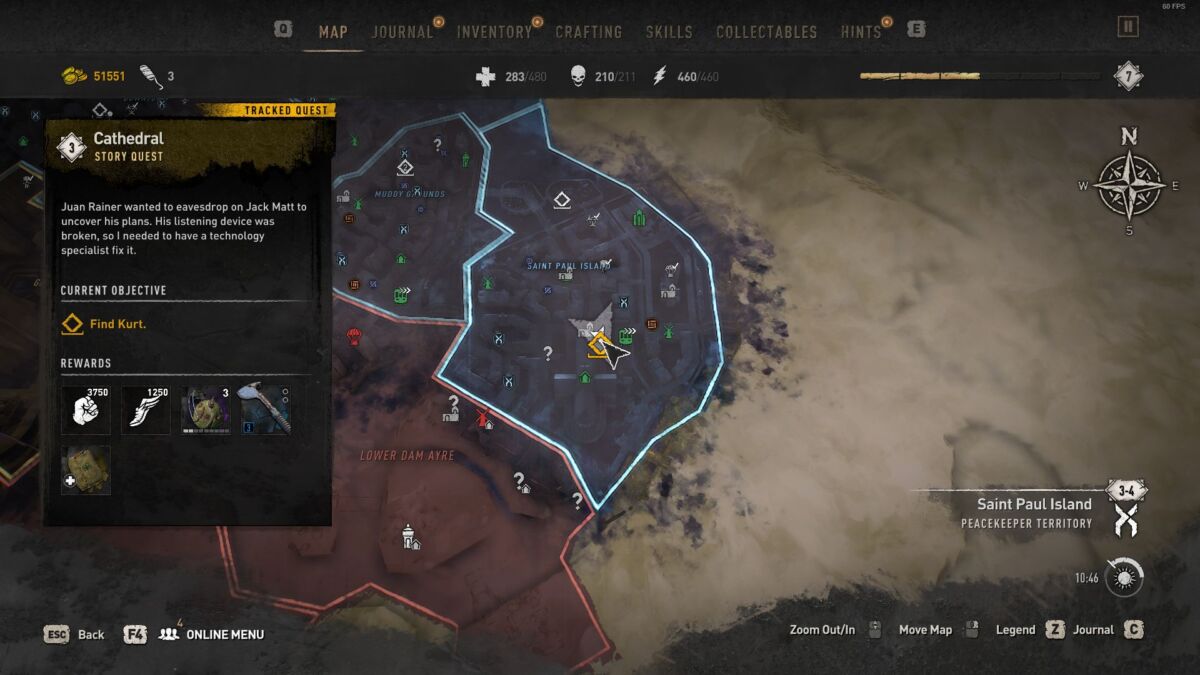Select the Map tab
The width and height of the screenshot is (1200, 675).
tap(333, 32)
